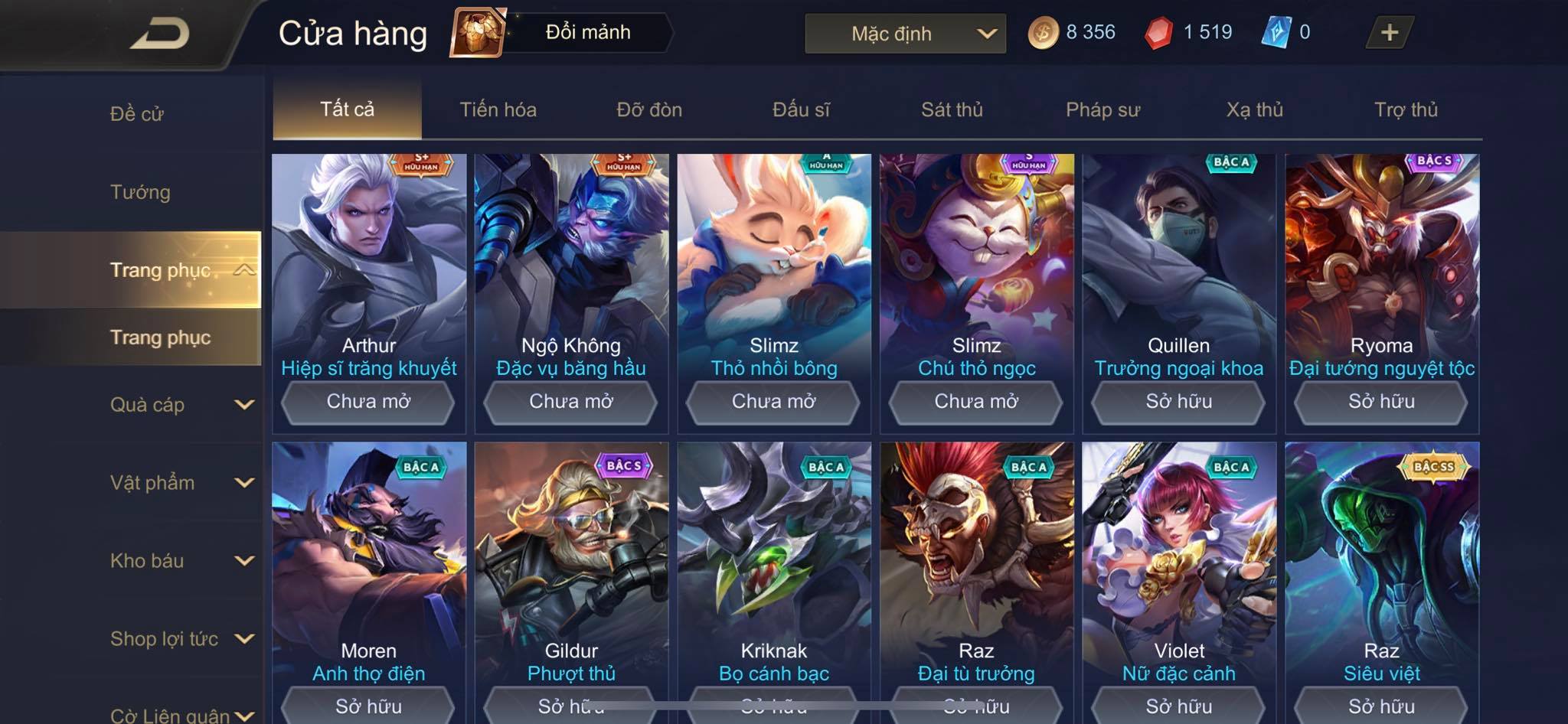The height and width of the screenshot is (724, 1568).
Task: Select the Sát thủ category tab
Action: [x=952, y=109]
